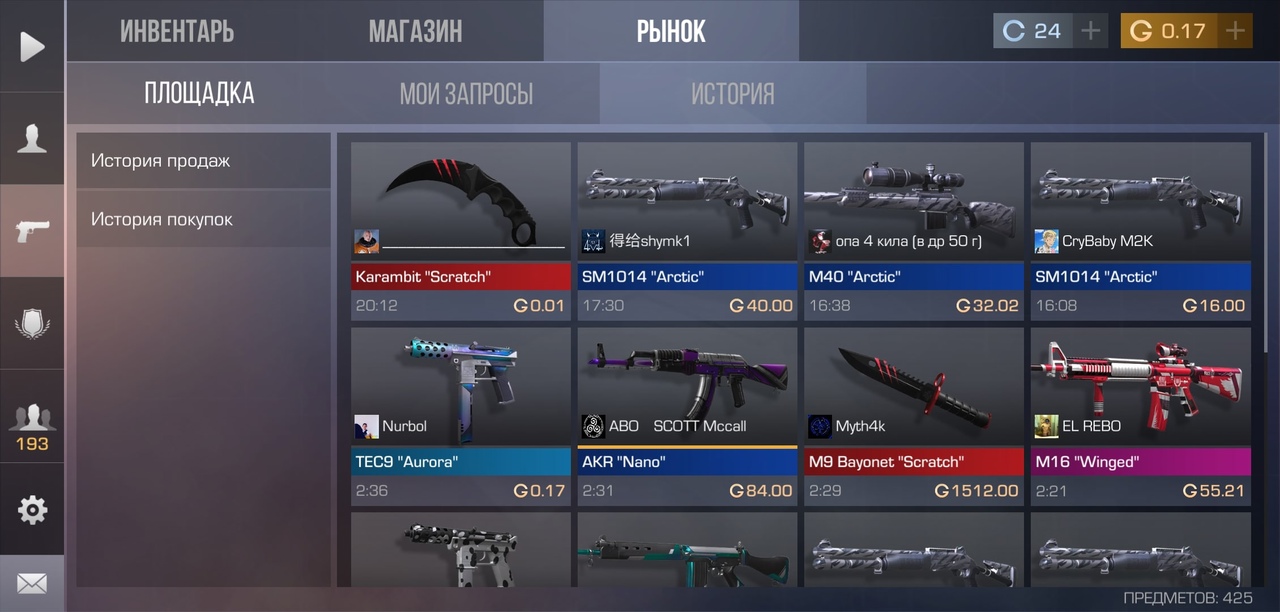The height and width of the screenshot is (612, 1280).
Task: Select the Karambit "Scratch" listing
Action: coord(461,231)
